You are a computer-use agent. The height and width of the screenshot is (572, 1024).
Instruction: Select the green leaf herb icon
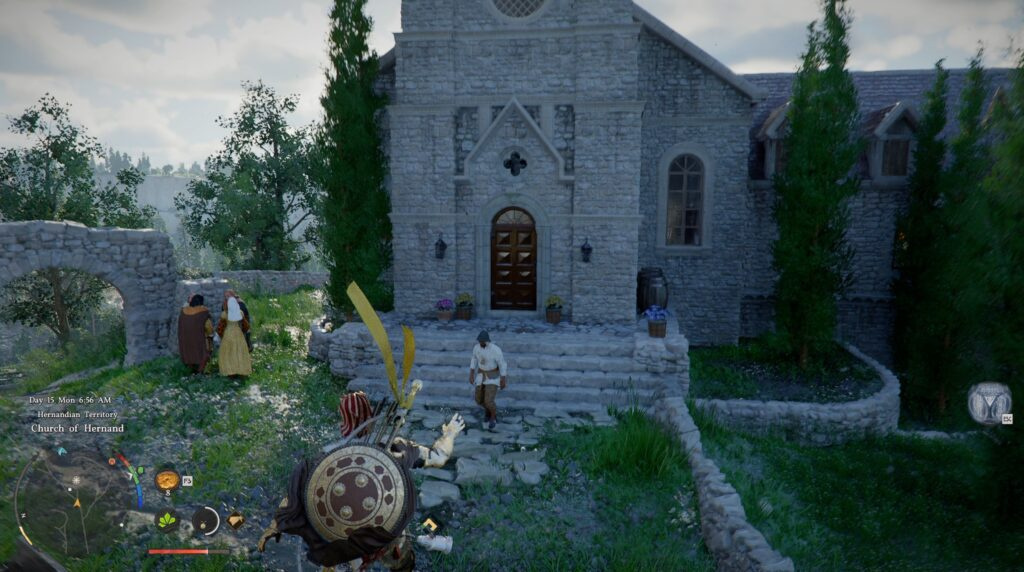[165, 520]
